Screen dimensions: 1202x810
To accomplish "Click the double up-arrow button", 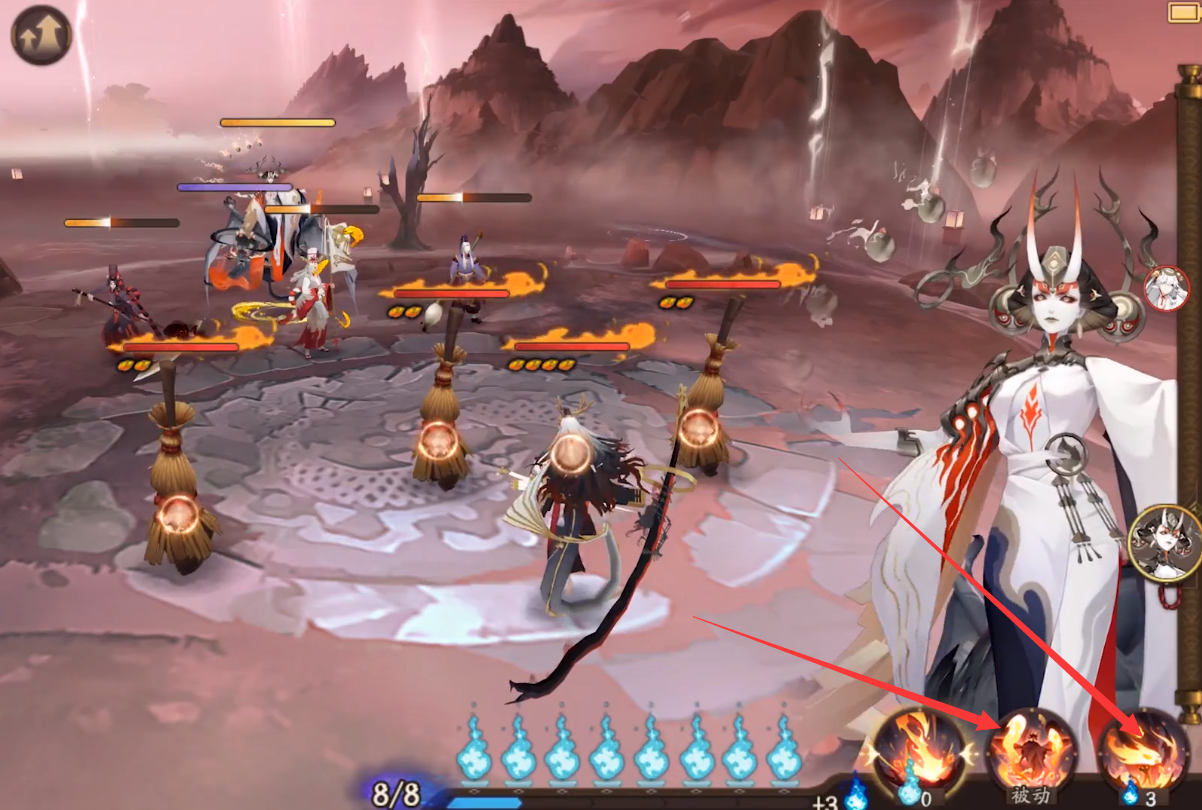I will click(x=42, y=35).
